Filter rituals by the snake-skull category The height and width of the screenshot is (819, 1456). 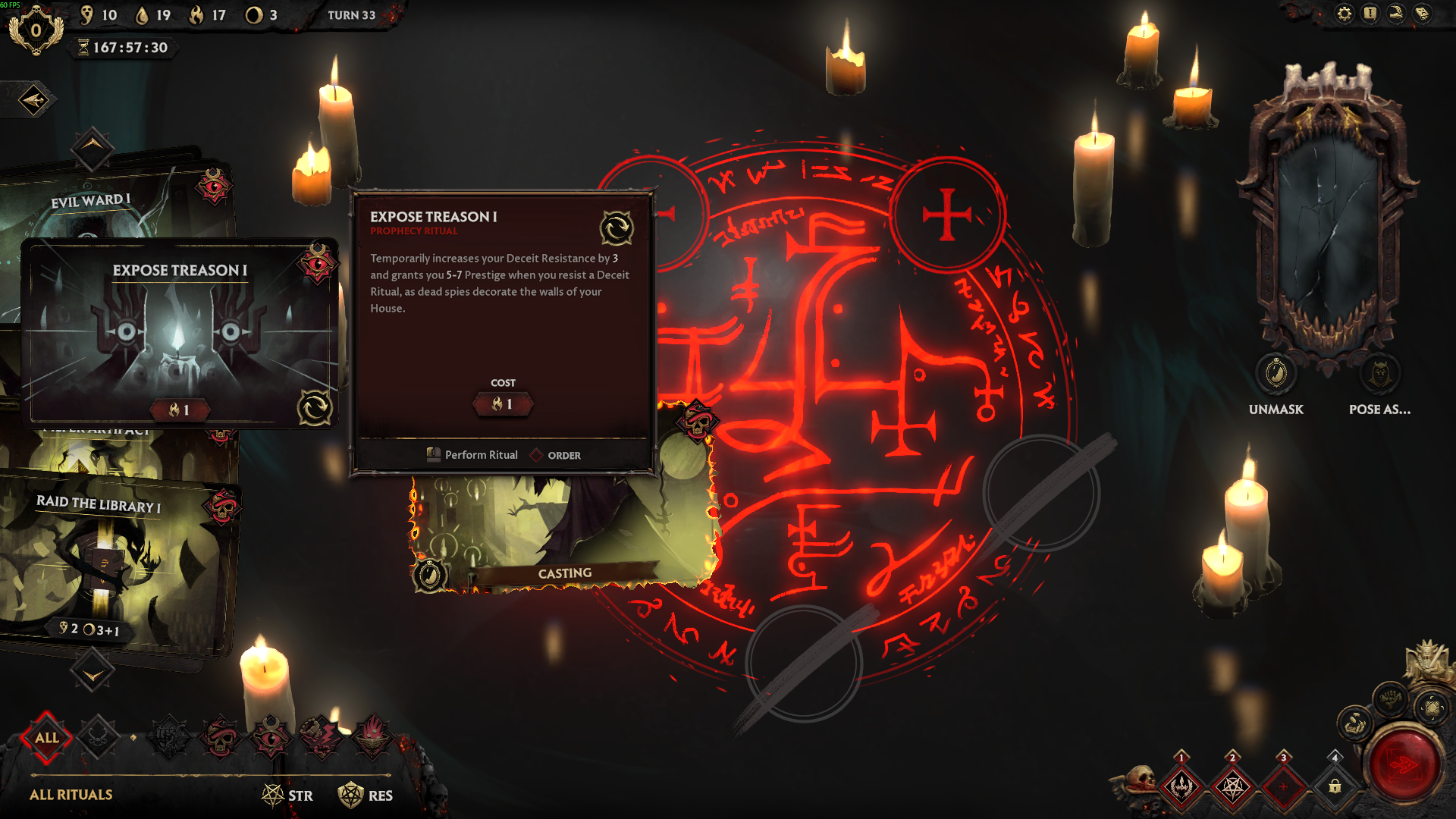(x=221, y=737)
